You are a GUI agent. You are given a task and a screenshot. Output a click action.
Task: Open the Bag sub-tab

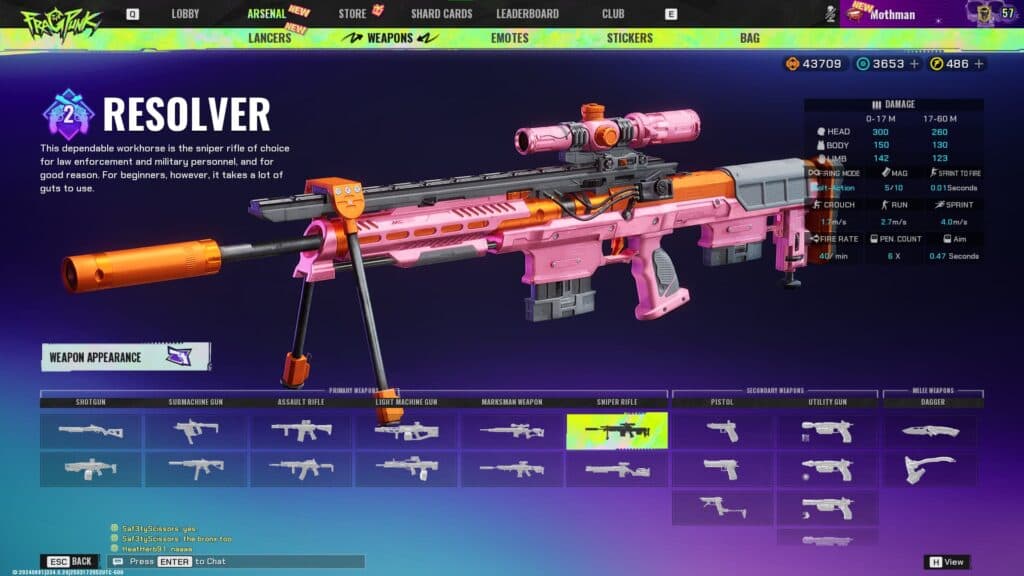click(x=749, y=38)
